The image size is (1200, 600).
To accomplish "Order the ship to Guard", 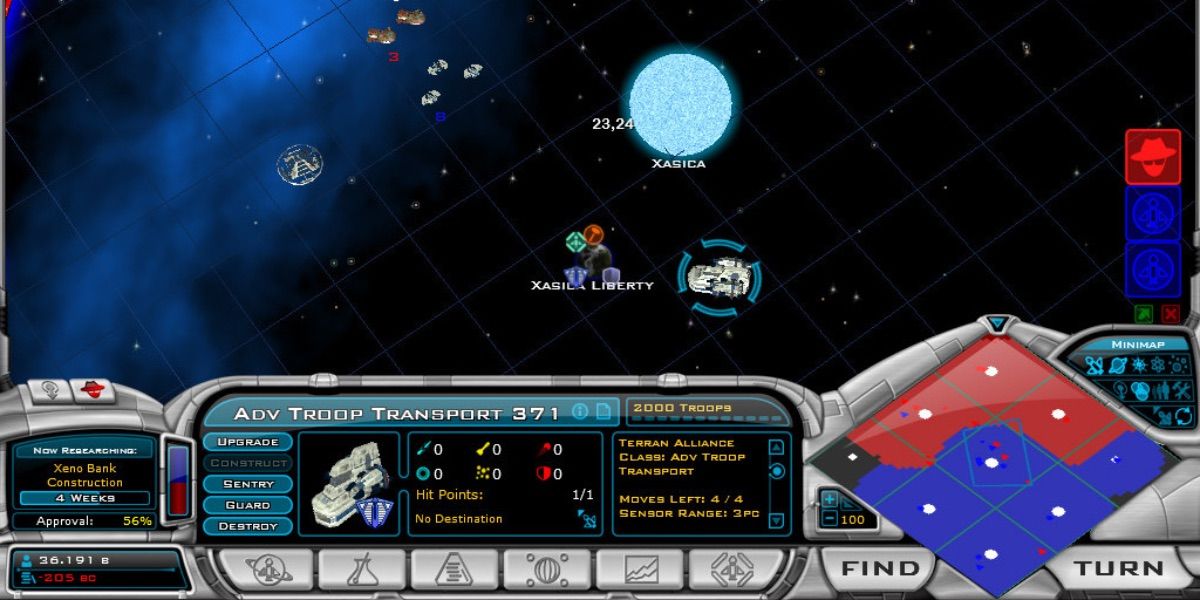I will tap(247, 505).
